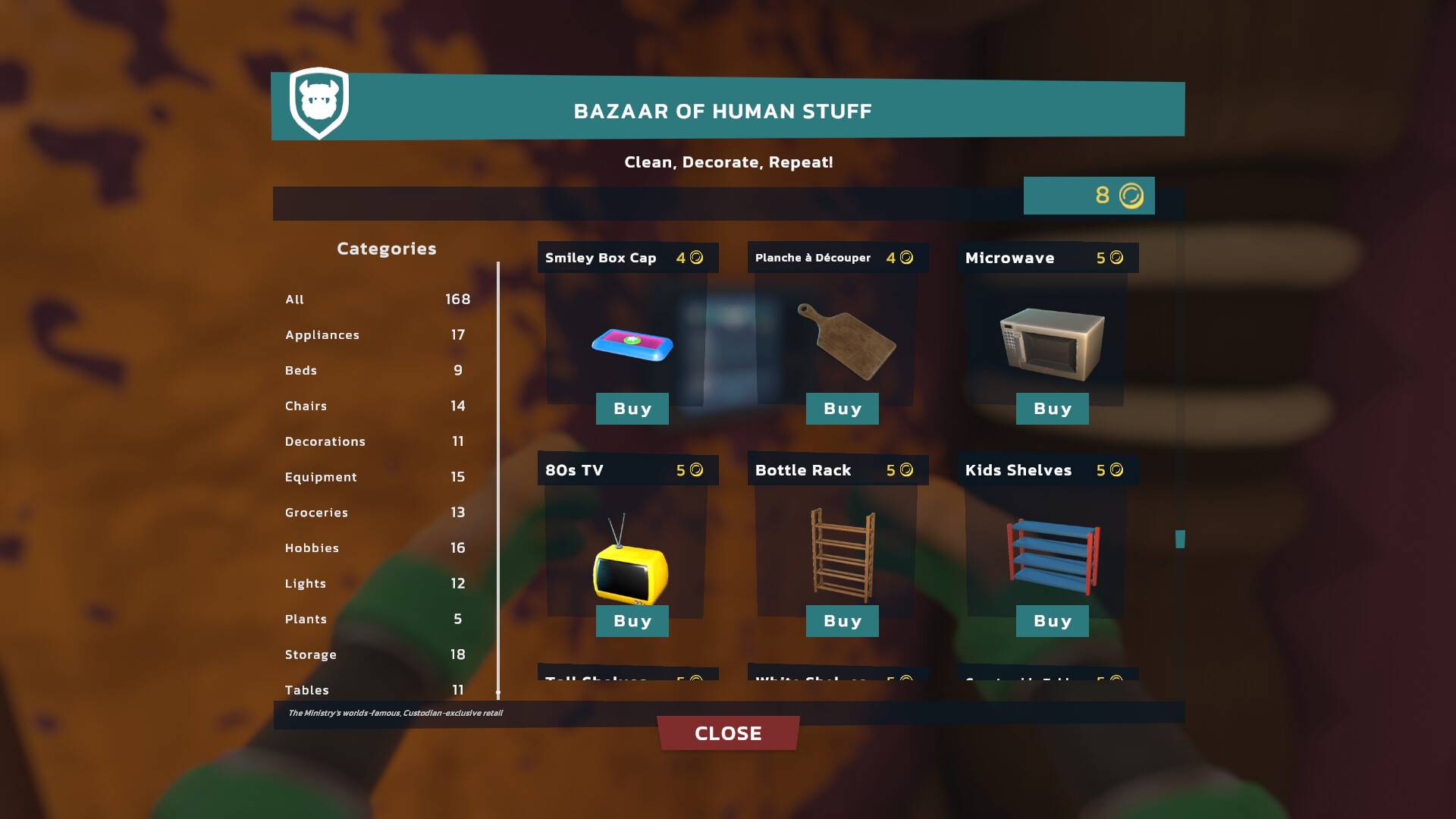The height and width of the screenshot is (819, 1456).
Task: Click the coin icon beside 80s TV price
Action: [x=697, y=469]
